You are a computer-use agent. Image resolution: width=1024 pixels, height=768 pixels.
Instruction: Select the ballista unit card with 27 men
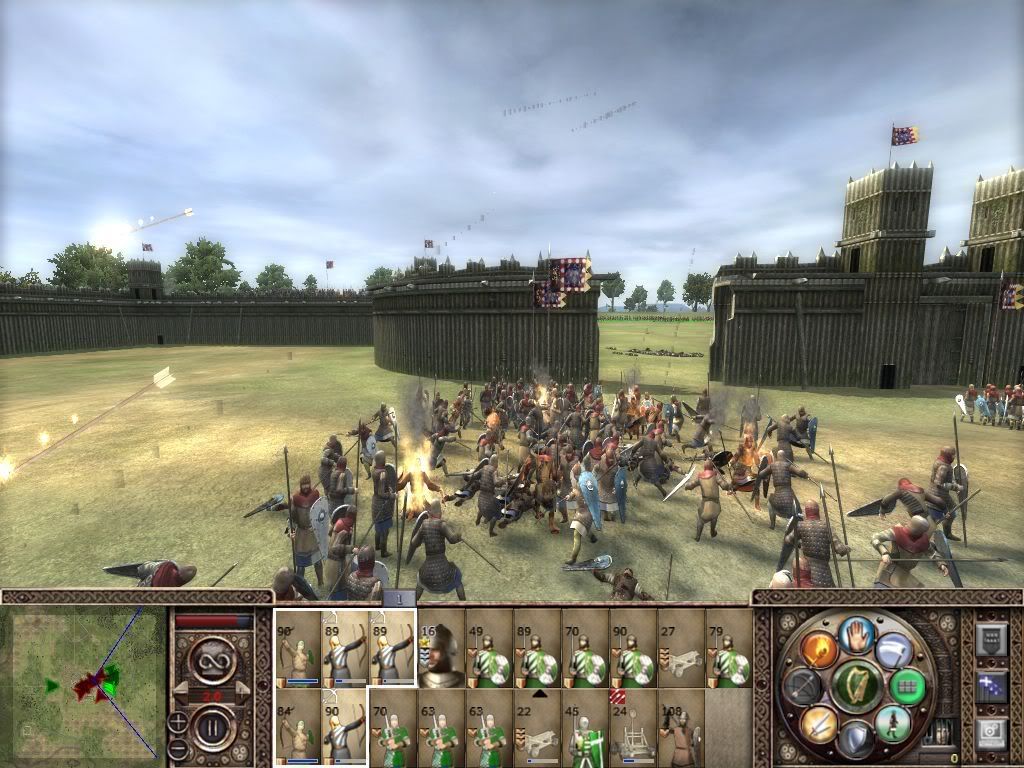pos(681,648)
